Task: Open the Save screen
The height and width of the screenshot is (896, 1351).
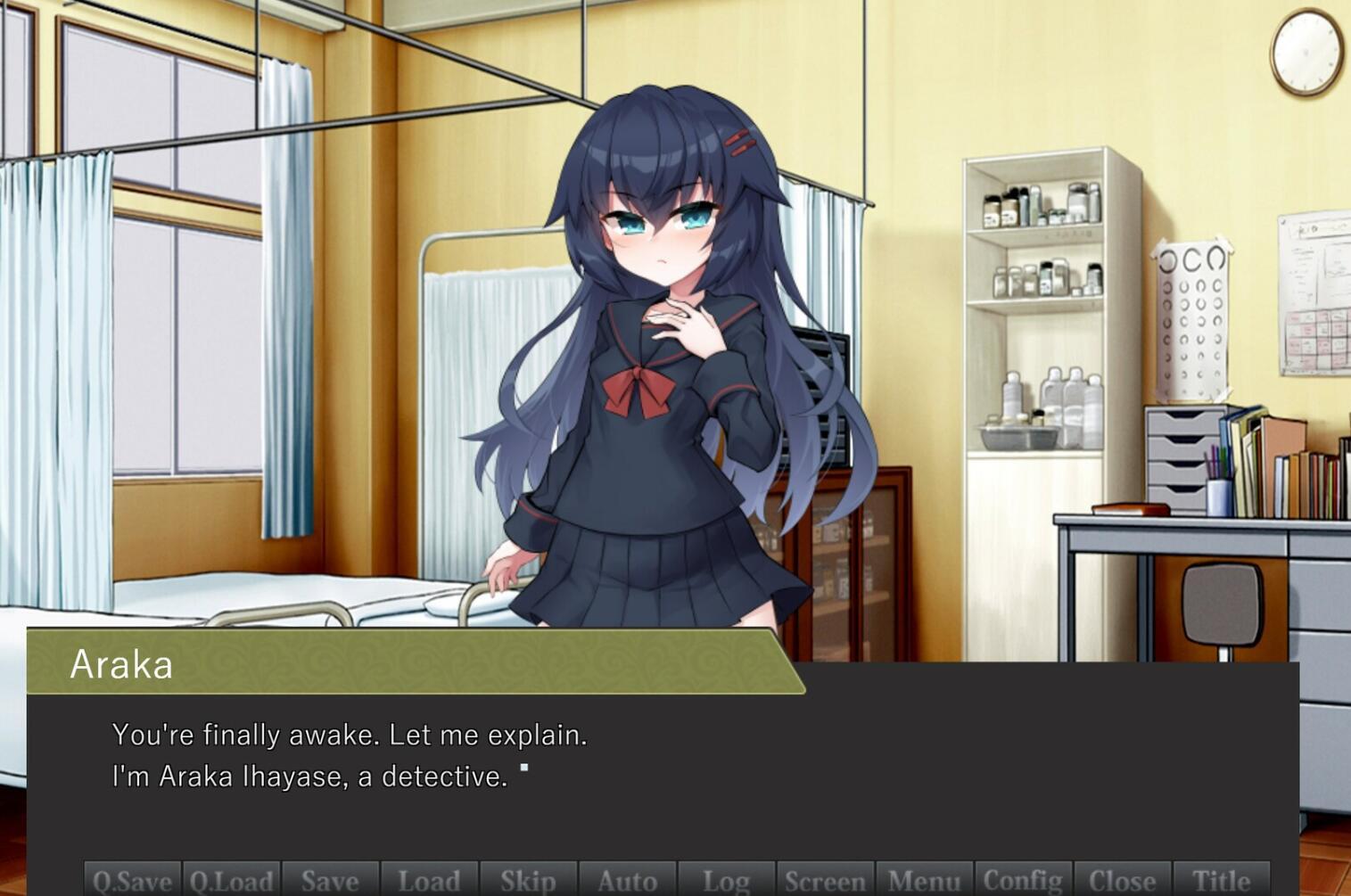Action: 330,881
